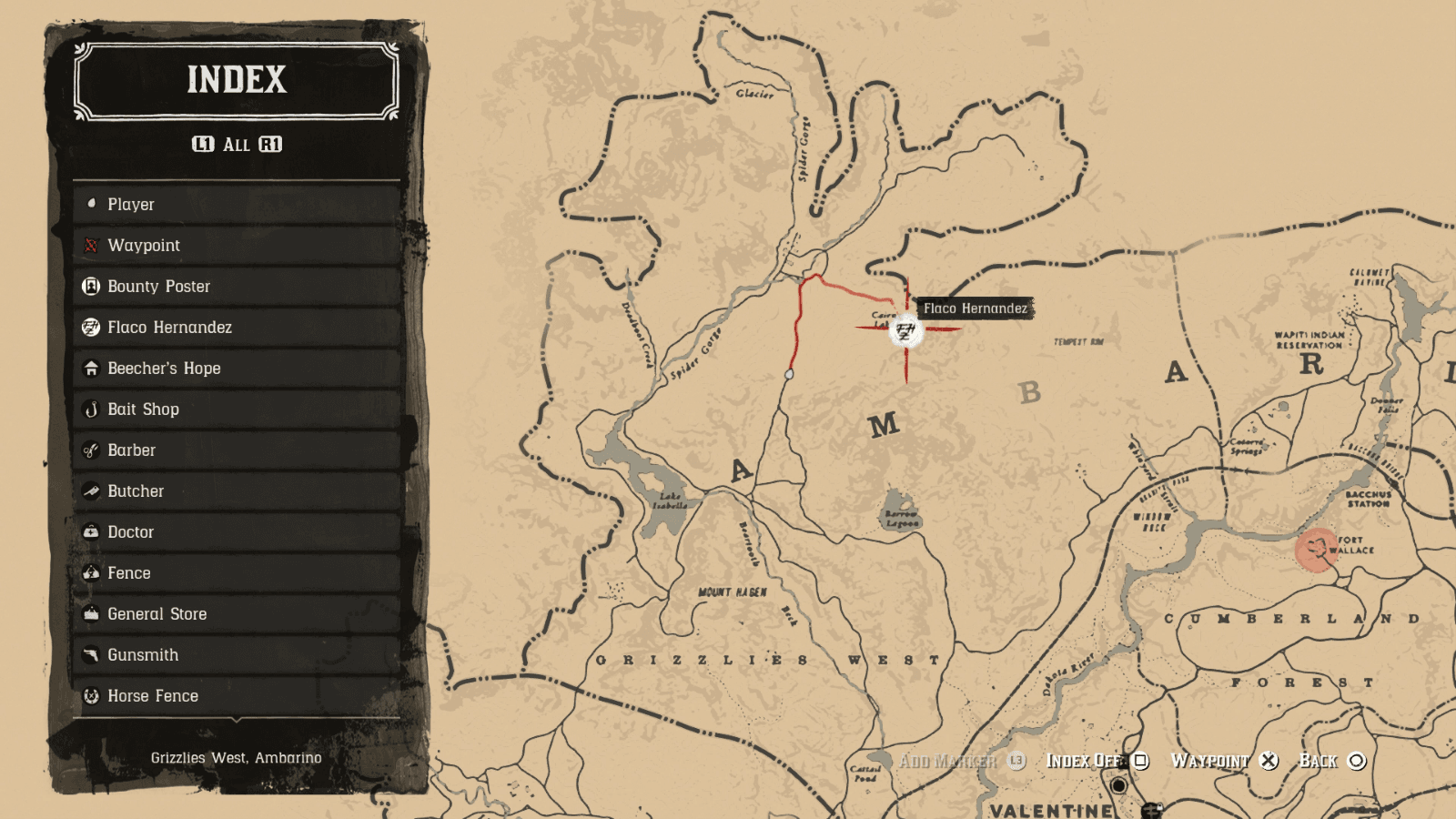Screen dimensions: 1456x819
Task: Click the Horse Fence icon in the index
Action: pos(90,695)
